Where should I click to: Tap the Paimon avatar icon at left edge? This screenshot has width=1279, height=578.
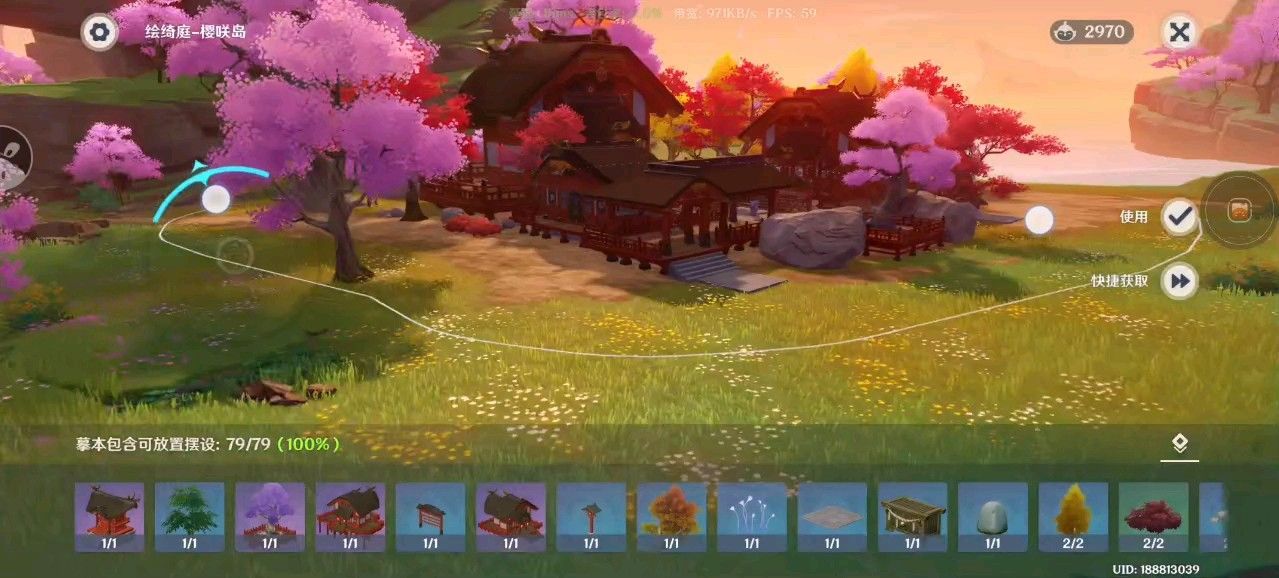point(12,160)
